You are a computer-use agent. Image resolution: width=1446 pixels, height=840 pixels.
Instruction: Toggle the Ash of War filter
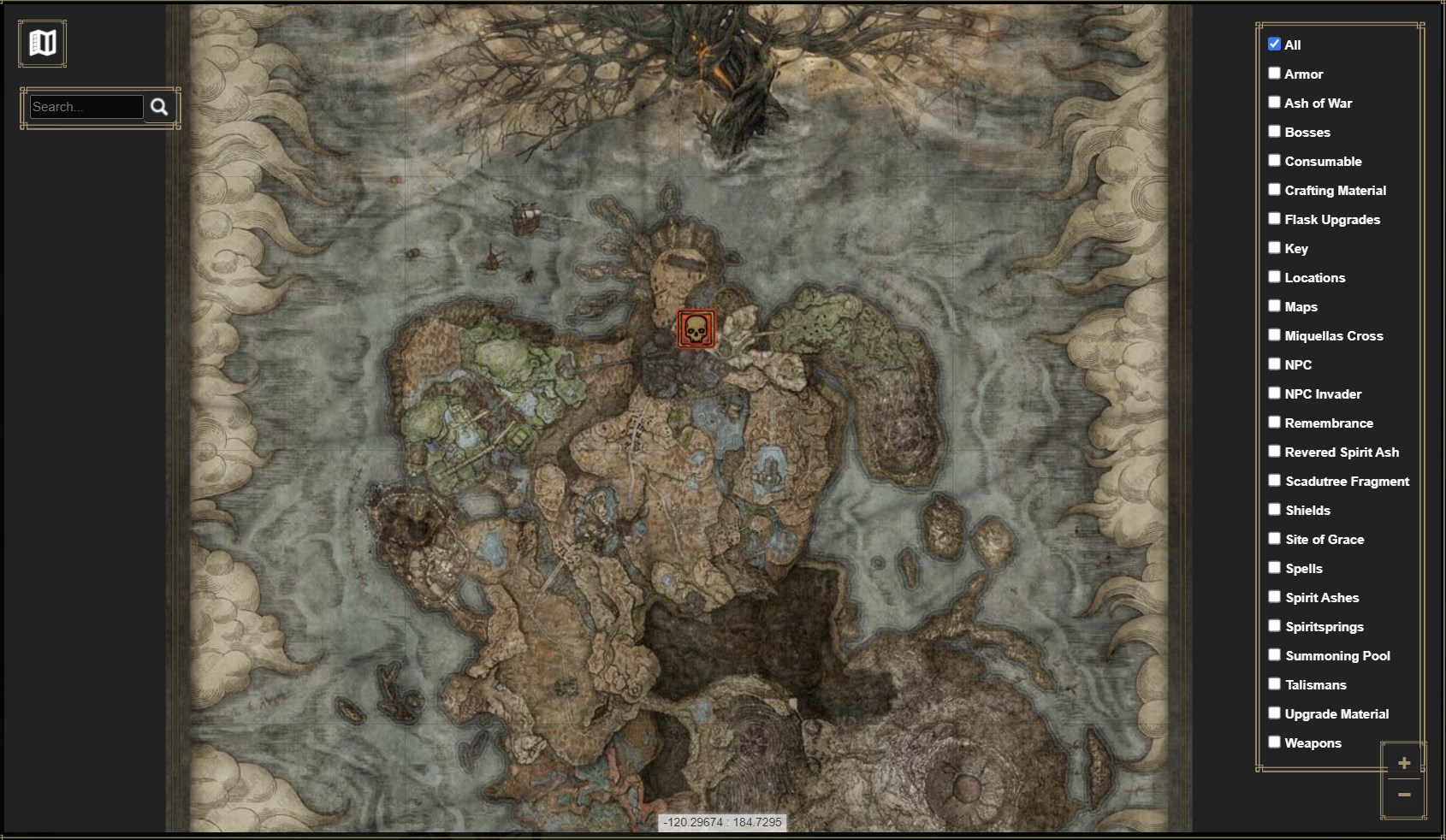pos(1275,102)
